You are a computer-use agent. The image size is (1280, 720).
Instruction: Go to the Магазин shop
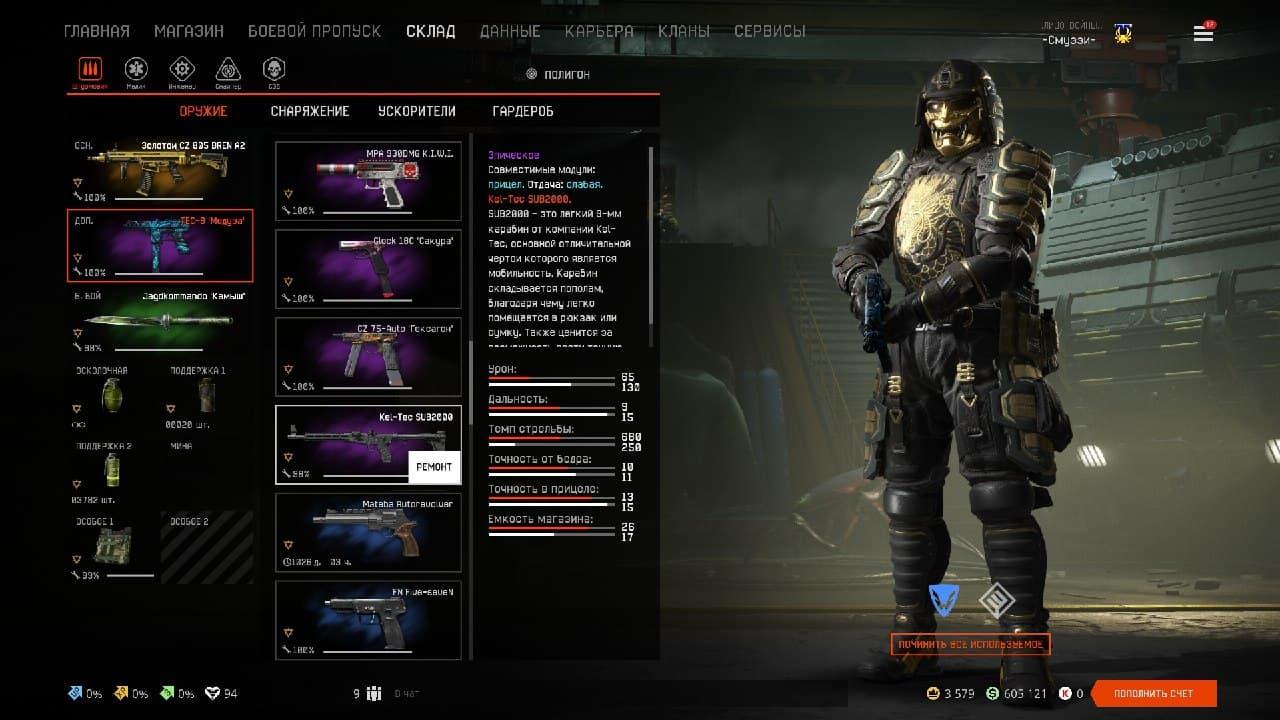point(188,31)
